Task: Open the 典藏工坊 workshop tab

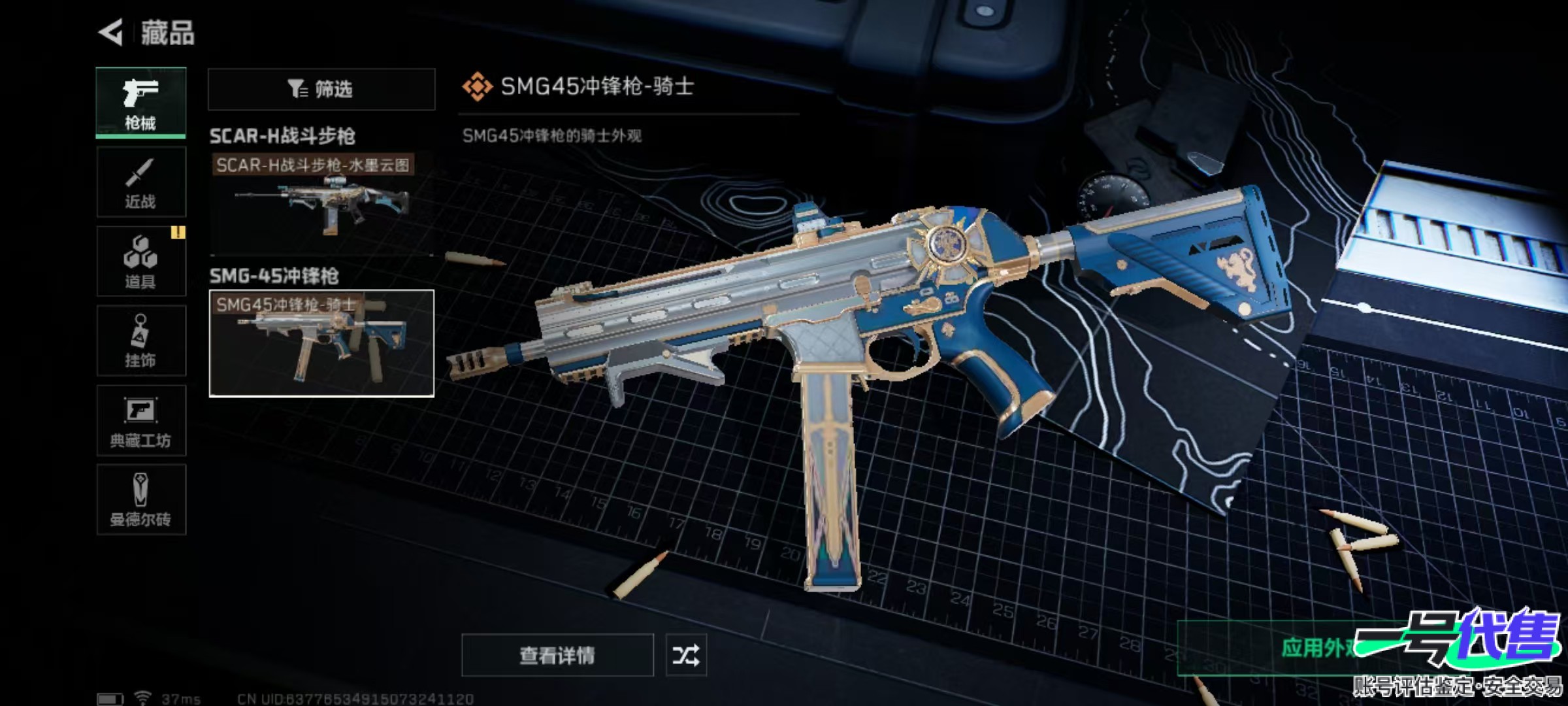Action: 141,421
